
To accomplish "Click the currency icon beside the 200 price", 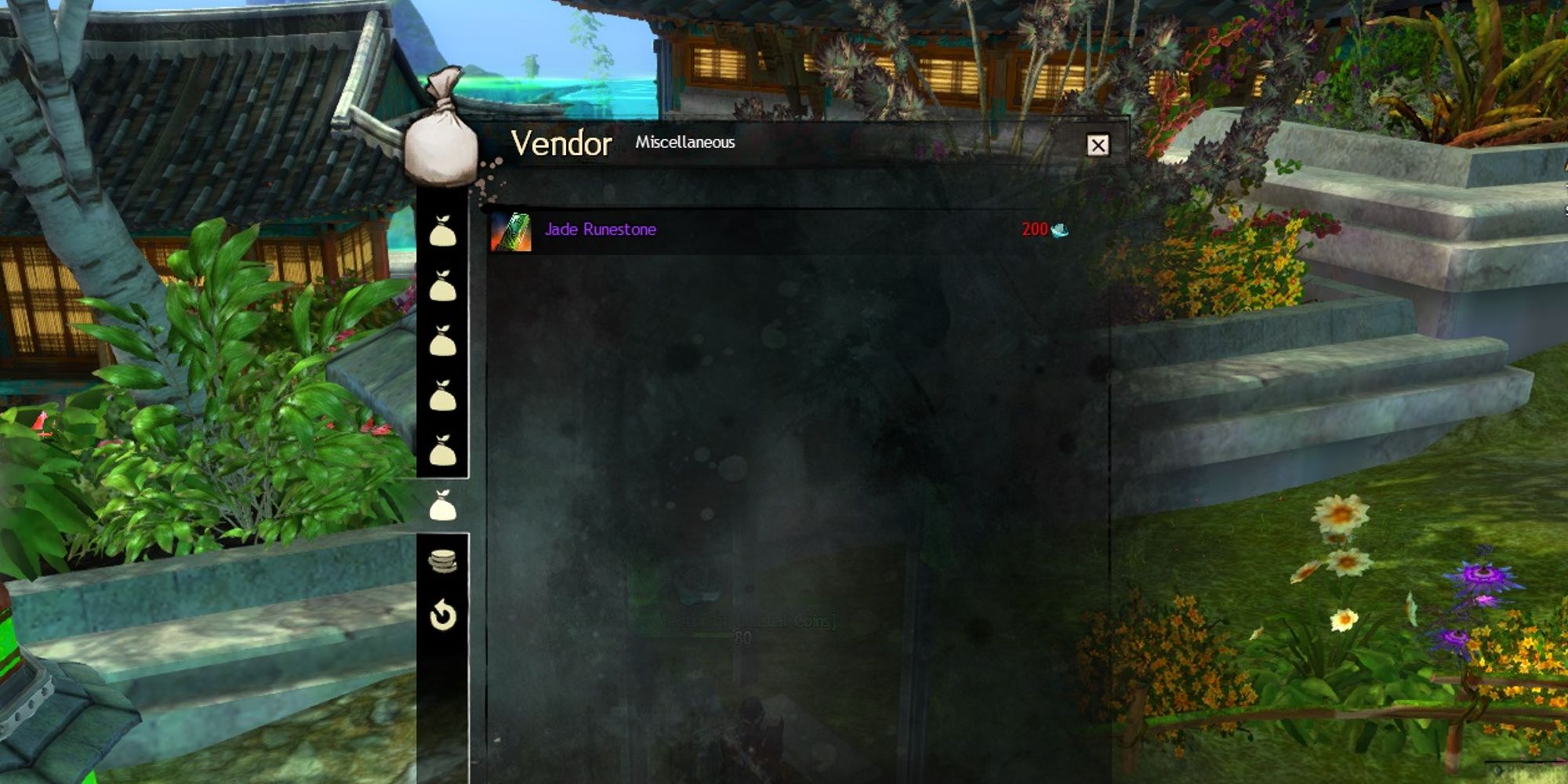I will click(1058, 231).
